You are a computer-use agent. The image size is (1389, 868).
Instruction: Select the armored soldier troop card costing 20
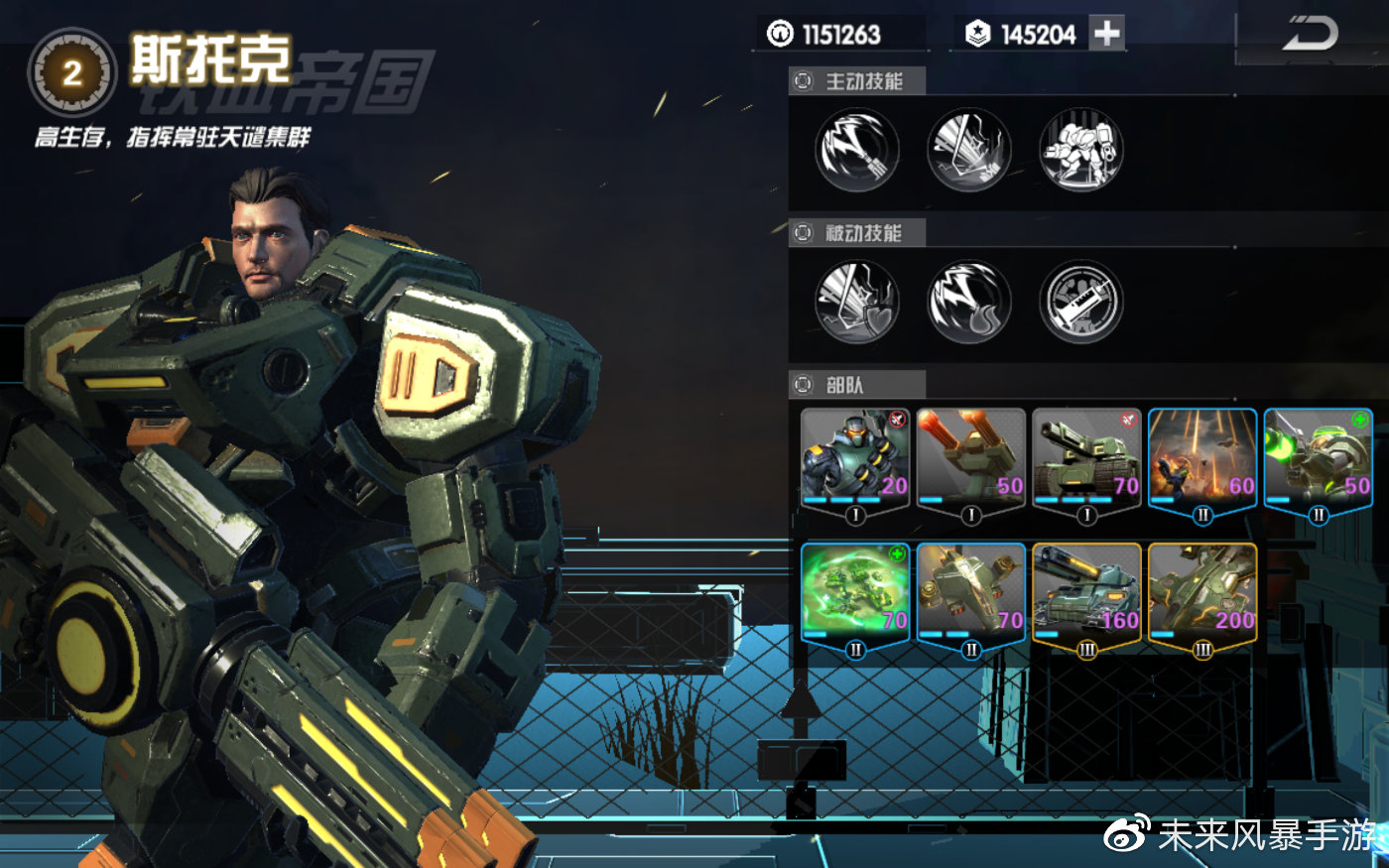[855, 458]
